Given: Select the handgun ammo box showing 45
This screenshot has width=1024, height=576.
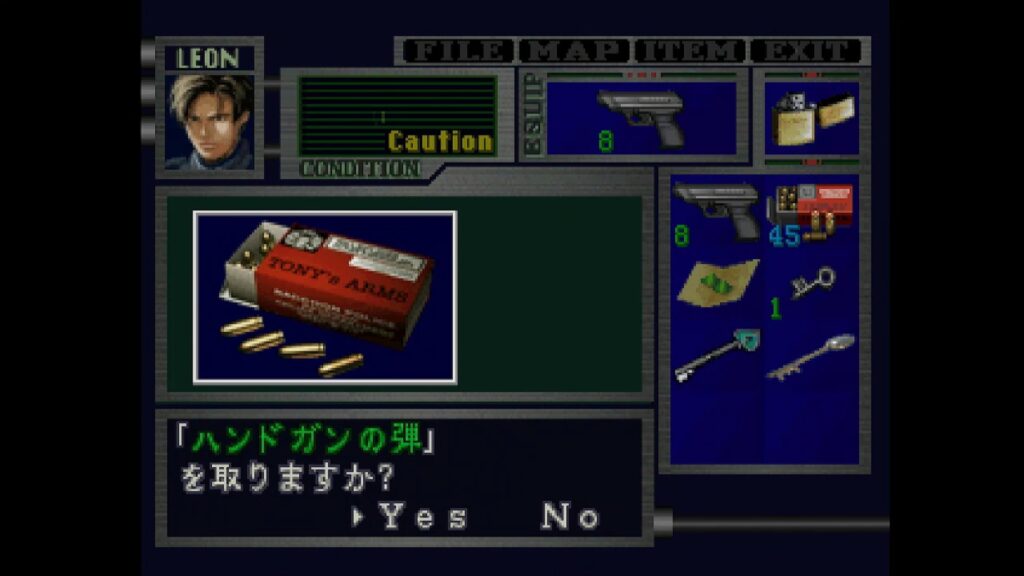Looking at the screenshot, I should (810, 211).
